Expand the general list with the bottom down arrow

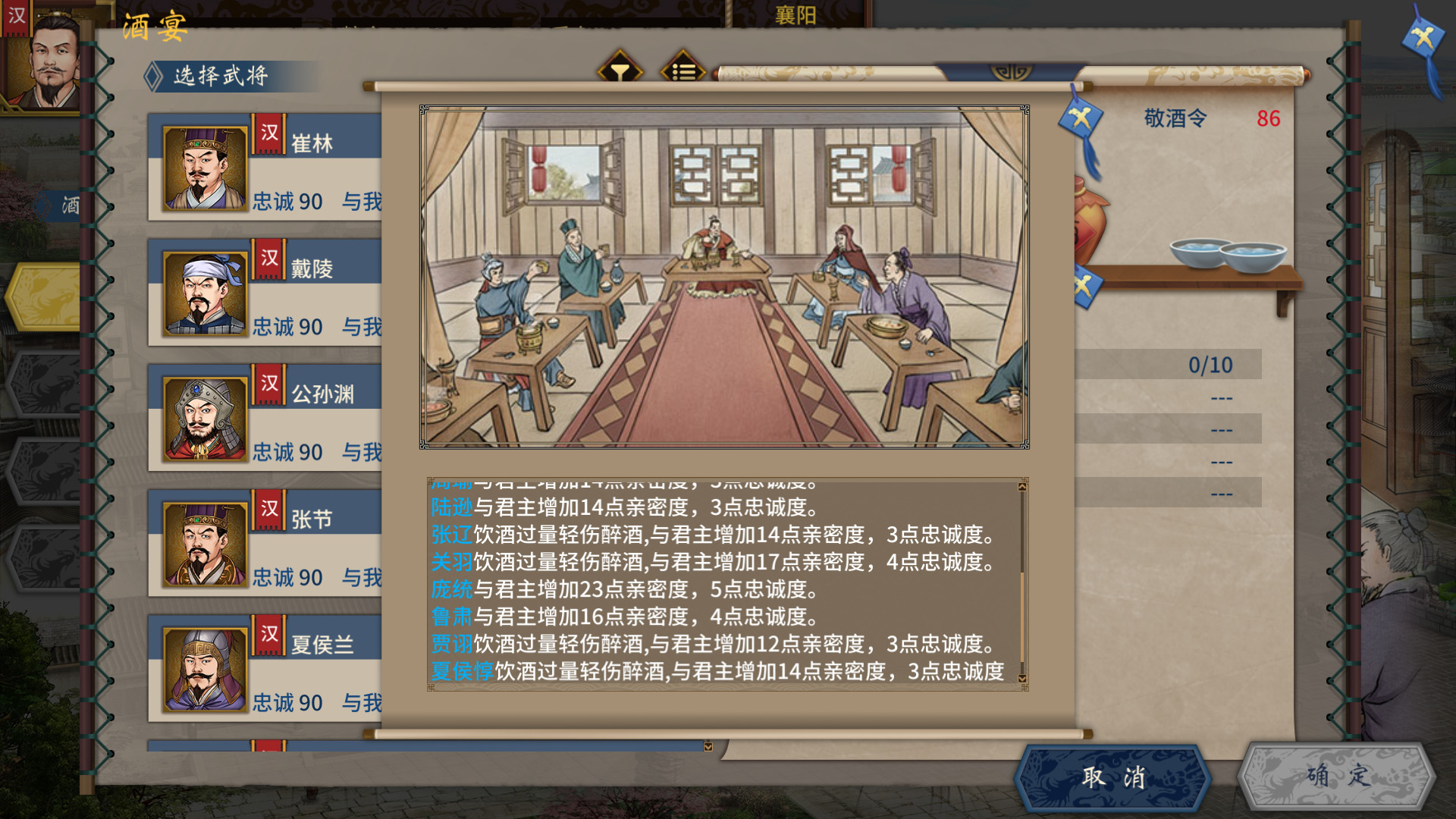[x=708, y=745]
